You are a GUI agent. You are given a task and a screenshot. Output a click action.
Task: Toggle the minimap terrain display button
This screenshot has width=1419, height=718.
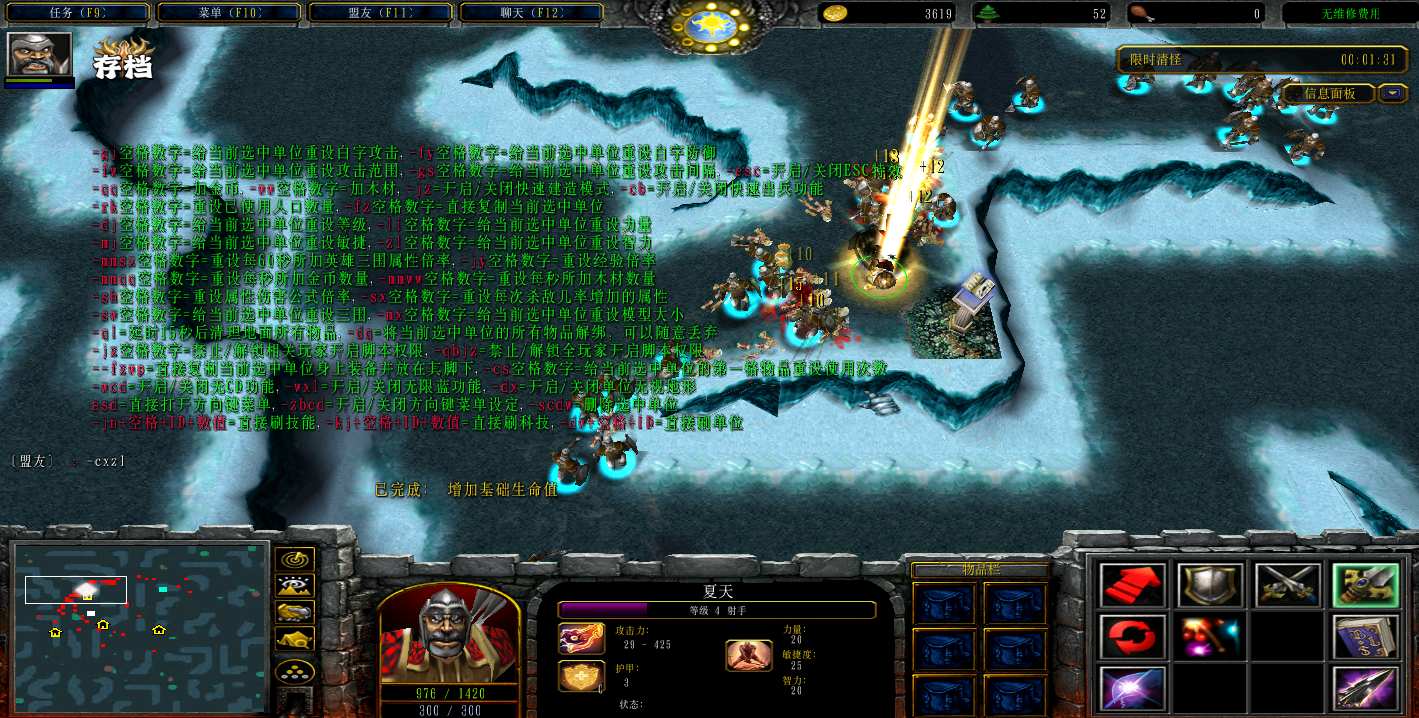pos(294,586)
